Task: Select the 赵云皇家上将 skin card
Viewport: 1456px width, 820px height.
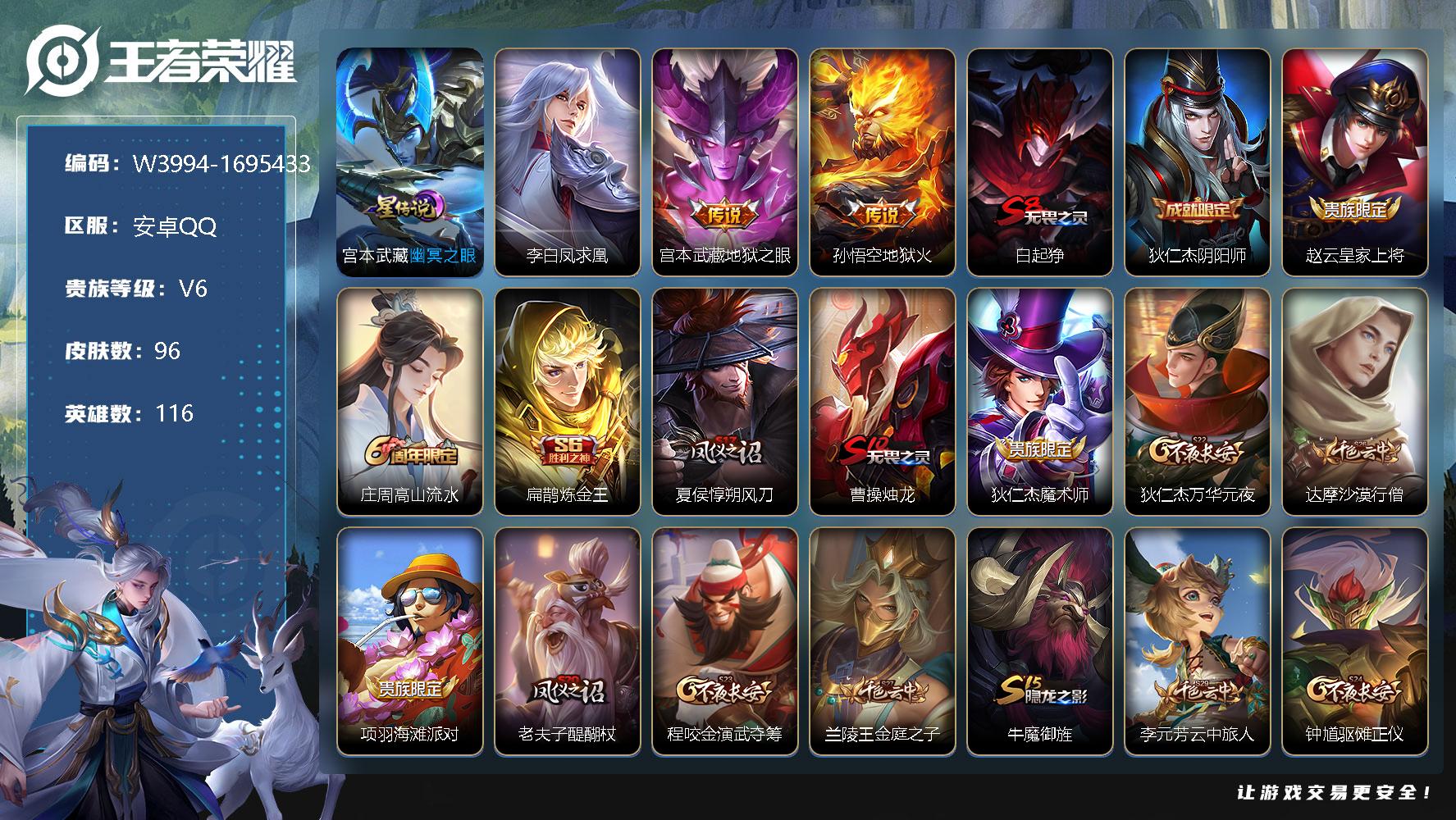Action: [1354, 162]
